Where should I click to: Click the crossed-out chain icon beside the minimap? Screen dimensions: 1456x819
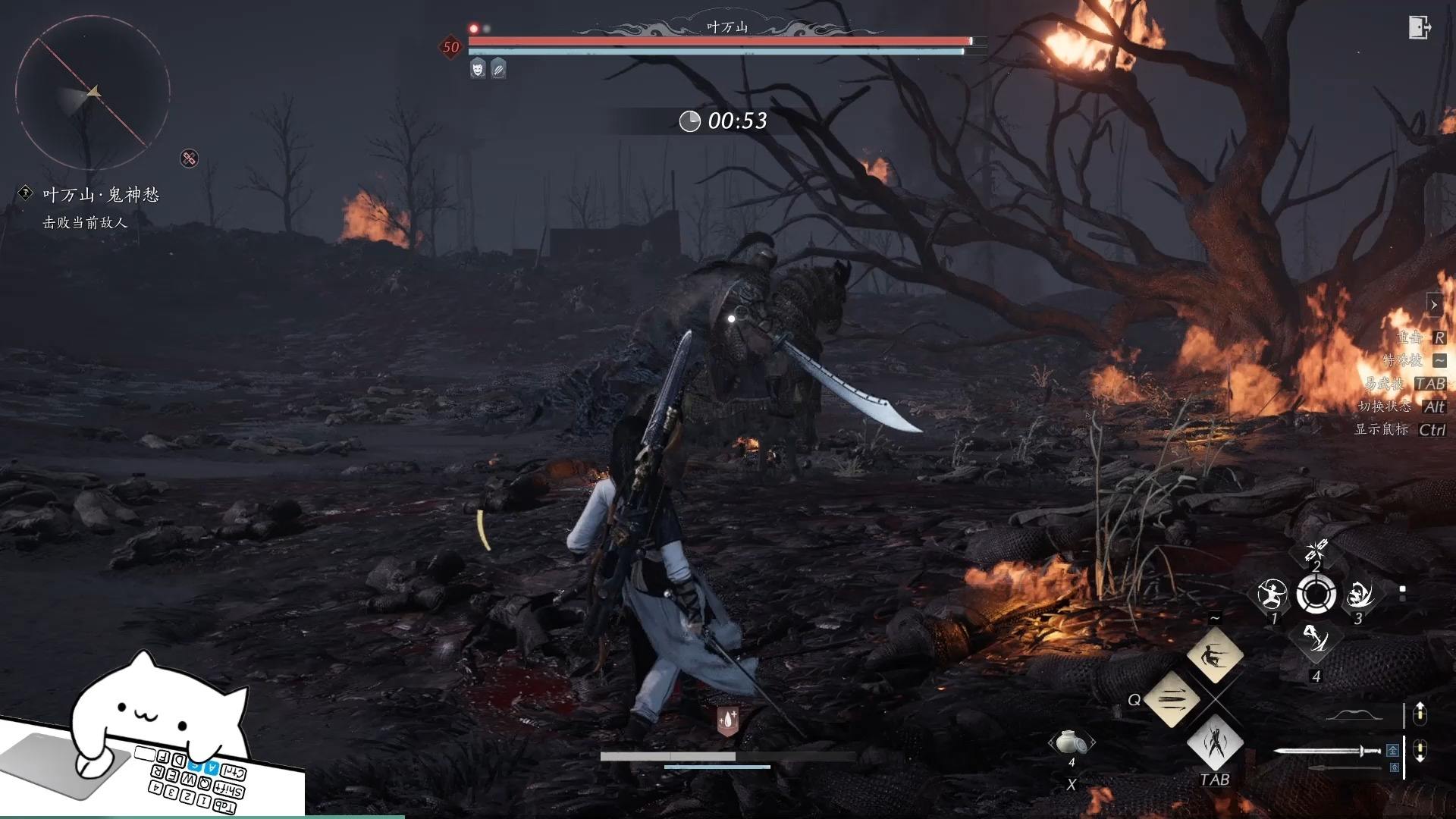[189, 158]
